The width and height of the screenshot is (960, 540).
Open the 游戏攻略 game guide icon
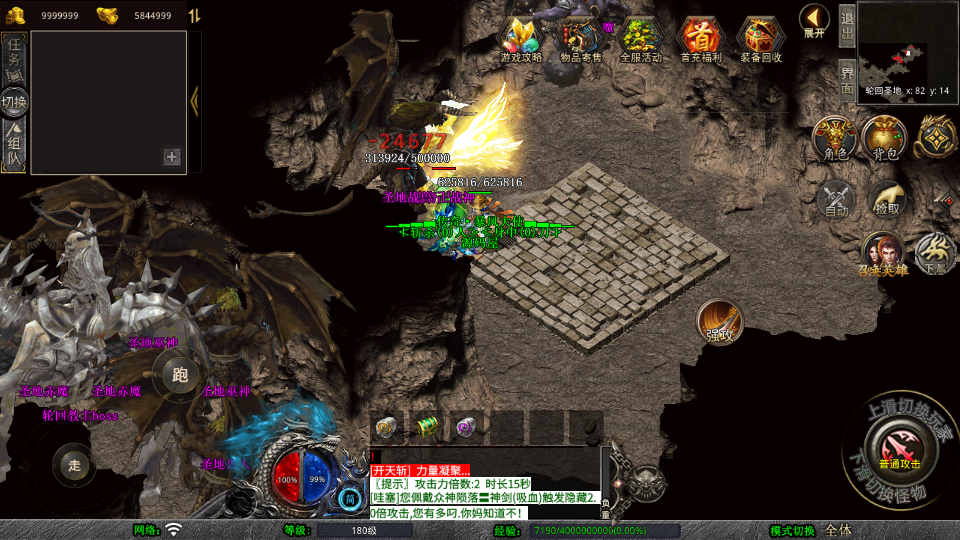521,39
